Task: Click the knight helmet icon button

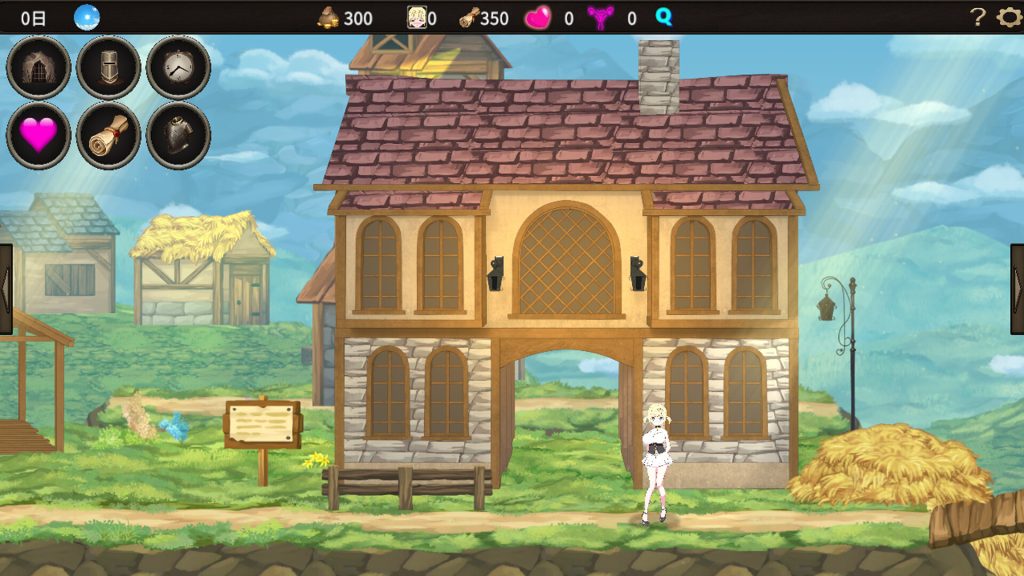Action: point(108,68)
